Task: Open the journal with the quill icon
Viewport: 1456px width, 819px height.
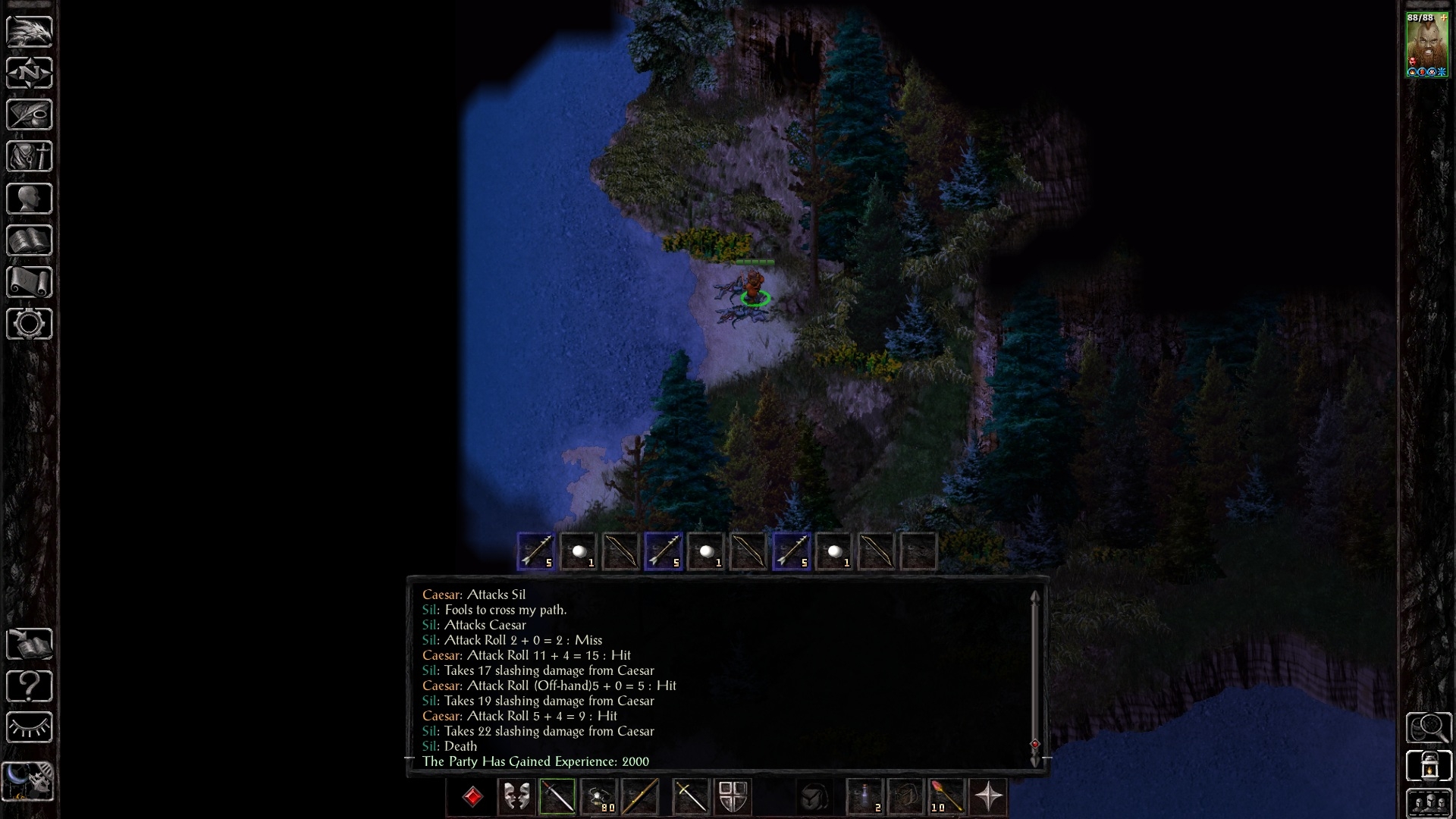Action: point(29,115)
